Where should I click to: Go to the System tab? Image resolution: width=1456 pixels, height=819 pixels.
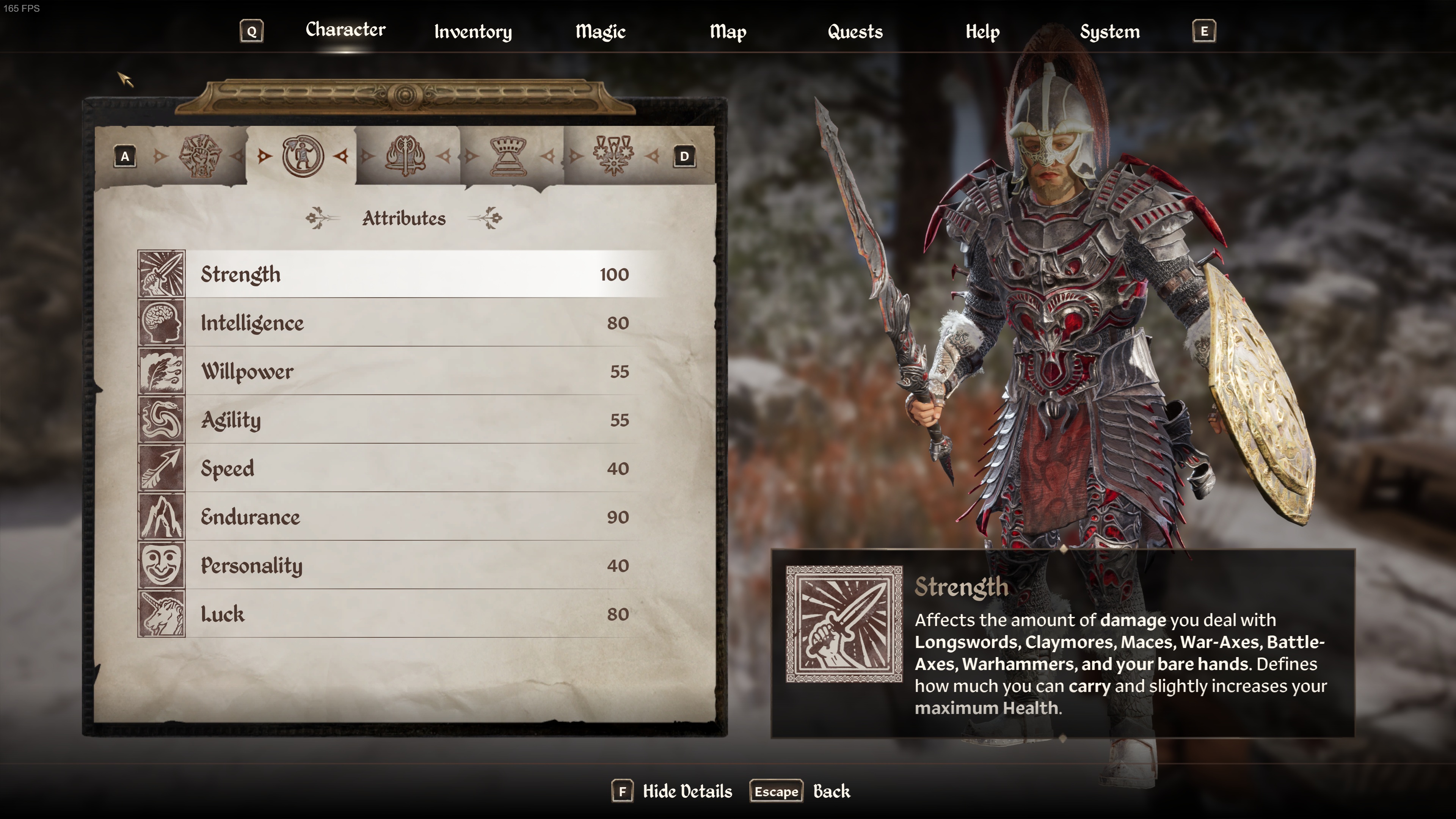(1109, 31)
